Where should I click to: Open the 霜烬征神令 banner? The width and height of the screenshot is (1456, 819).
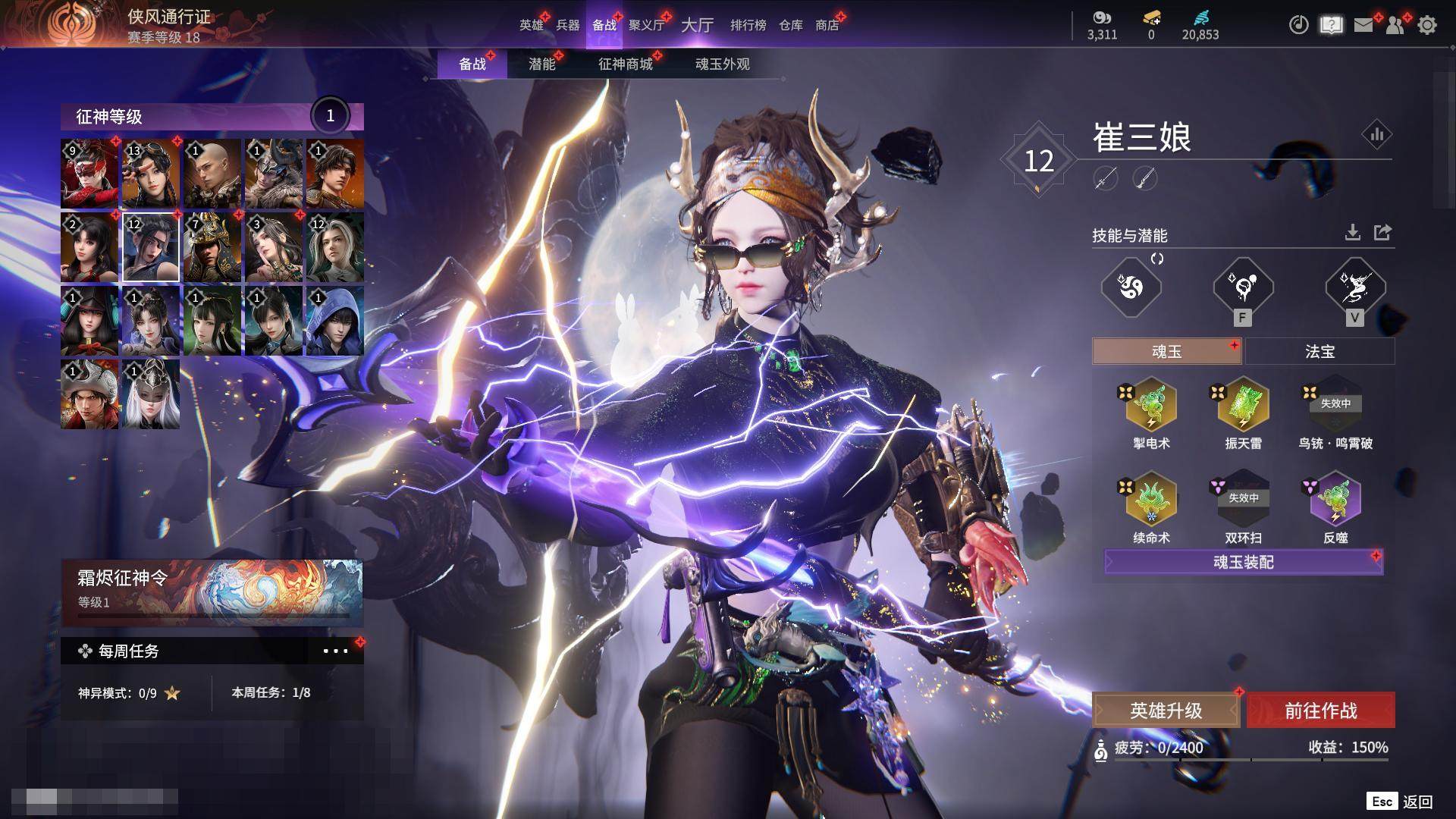[212, 590]
